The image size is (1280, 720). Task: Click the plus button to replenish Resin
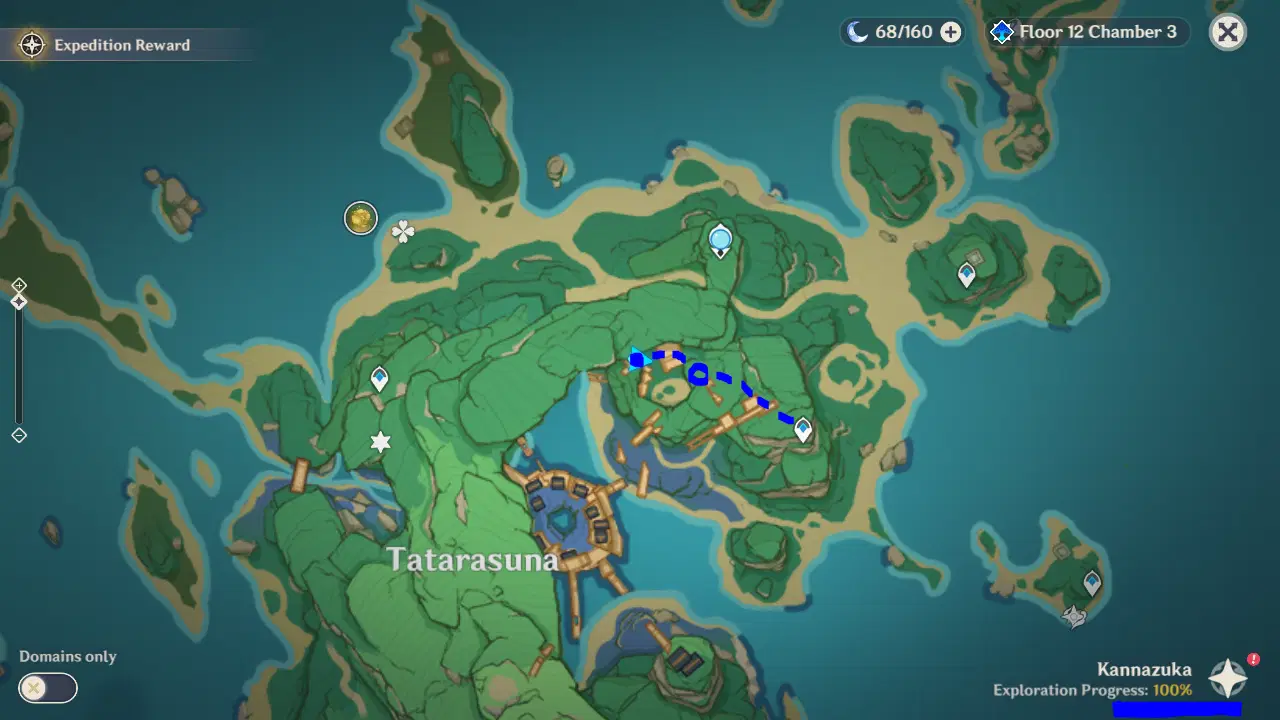[949, 31]
